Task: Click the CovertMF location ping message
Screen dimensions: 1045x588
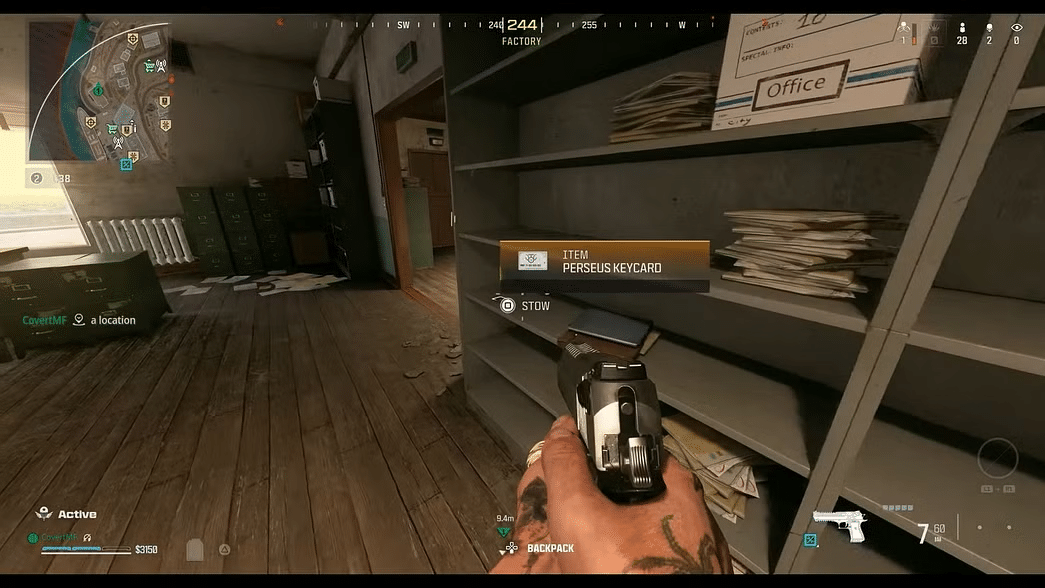Action: pos(79,320)
